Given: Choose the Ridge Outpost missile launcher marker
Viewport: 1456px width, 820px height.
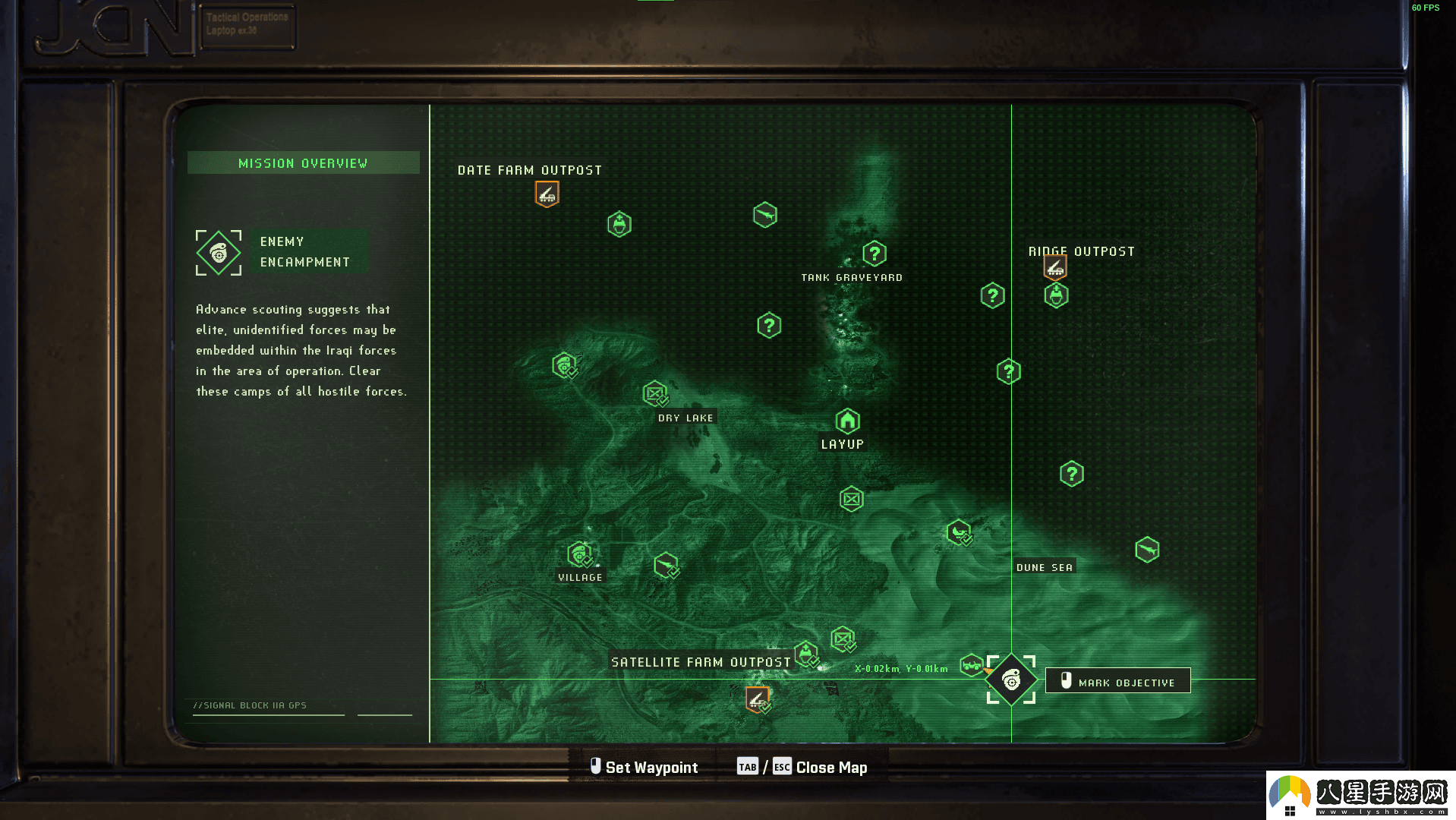Looking at the screenshot, I should pyautogui.click(x=1054, y=266).
